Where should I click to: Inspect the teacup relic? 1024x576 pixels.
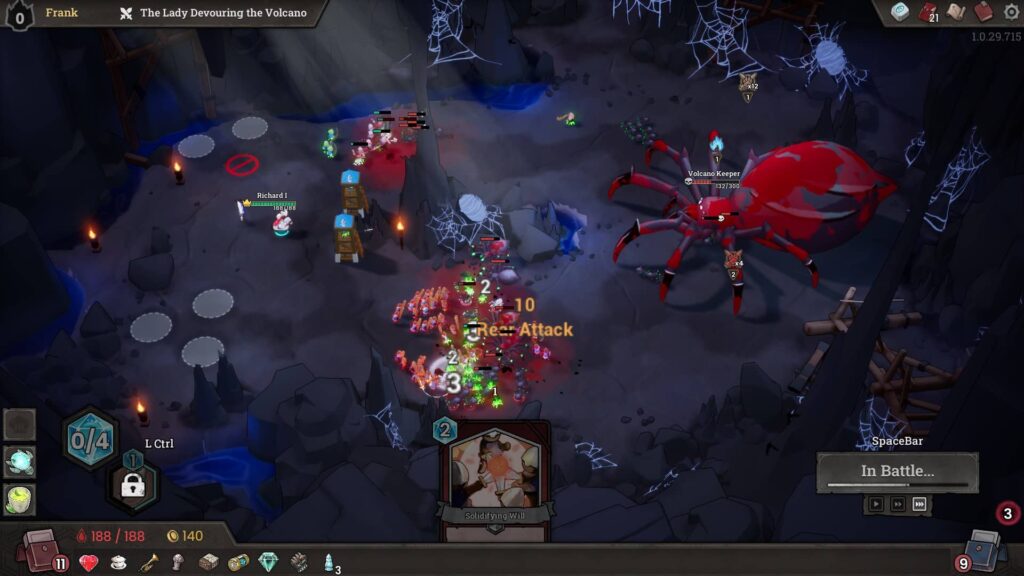click(x=118, y=563)
